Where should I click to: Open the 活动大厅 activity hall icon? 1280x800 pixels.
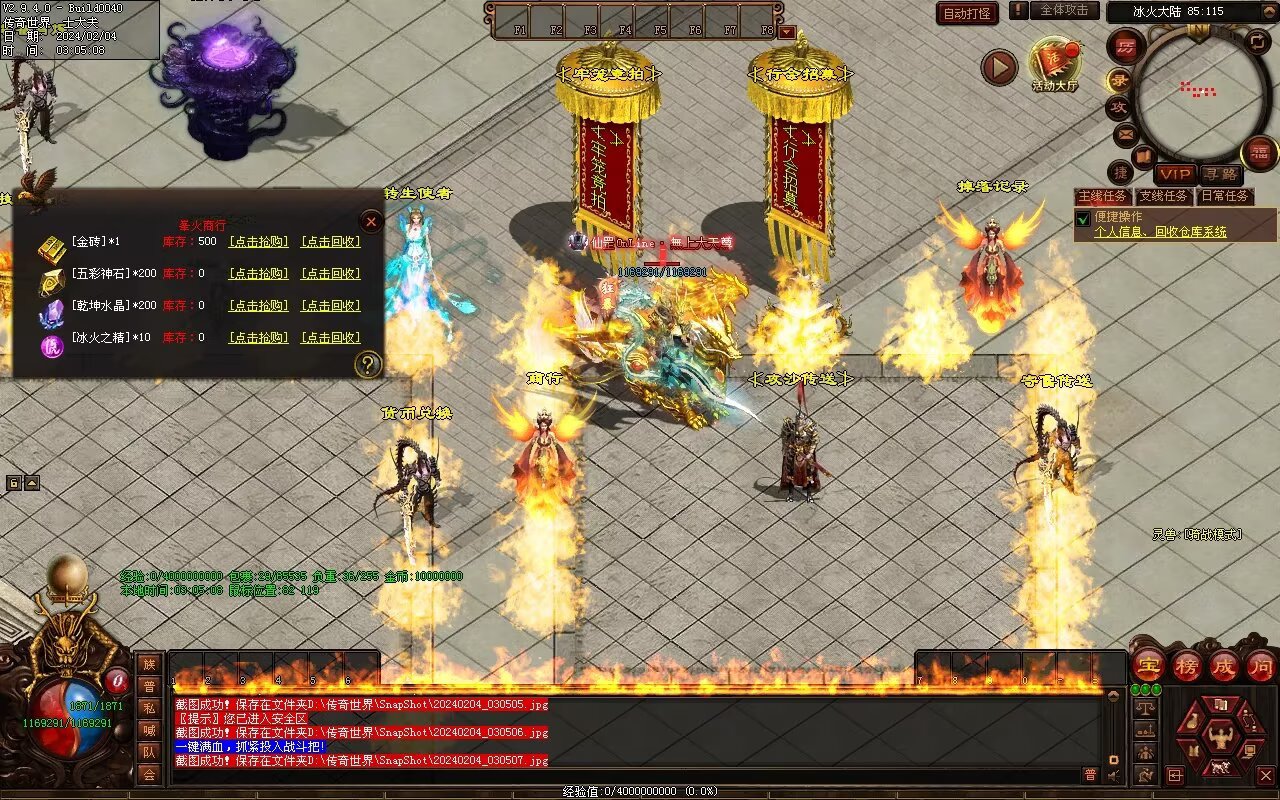[1055, 63]
